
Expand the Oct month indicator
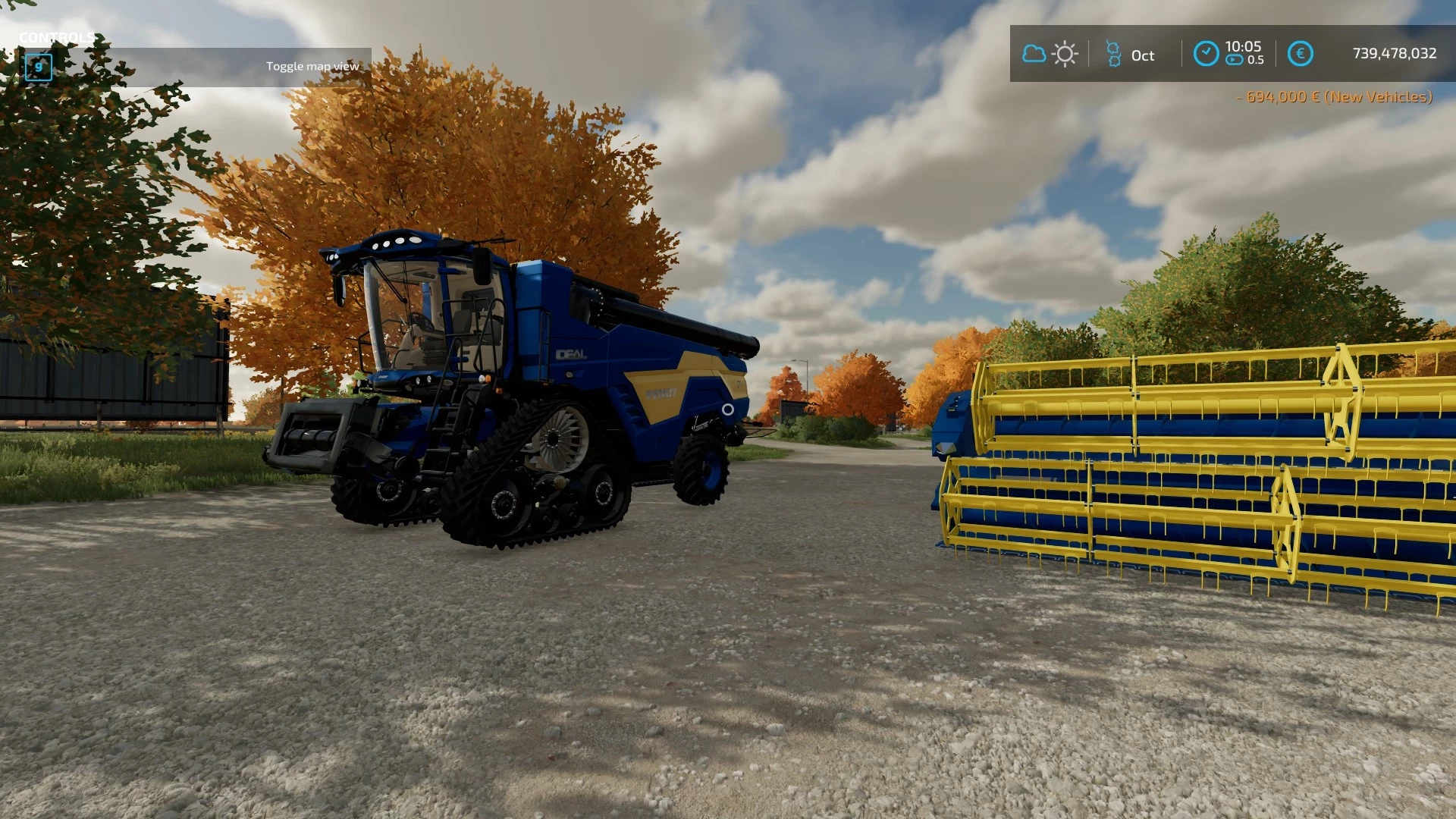(x=1144, y=55)
